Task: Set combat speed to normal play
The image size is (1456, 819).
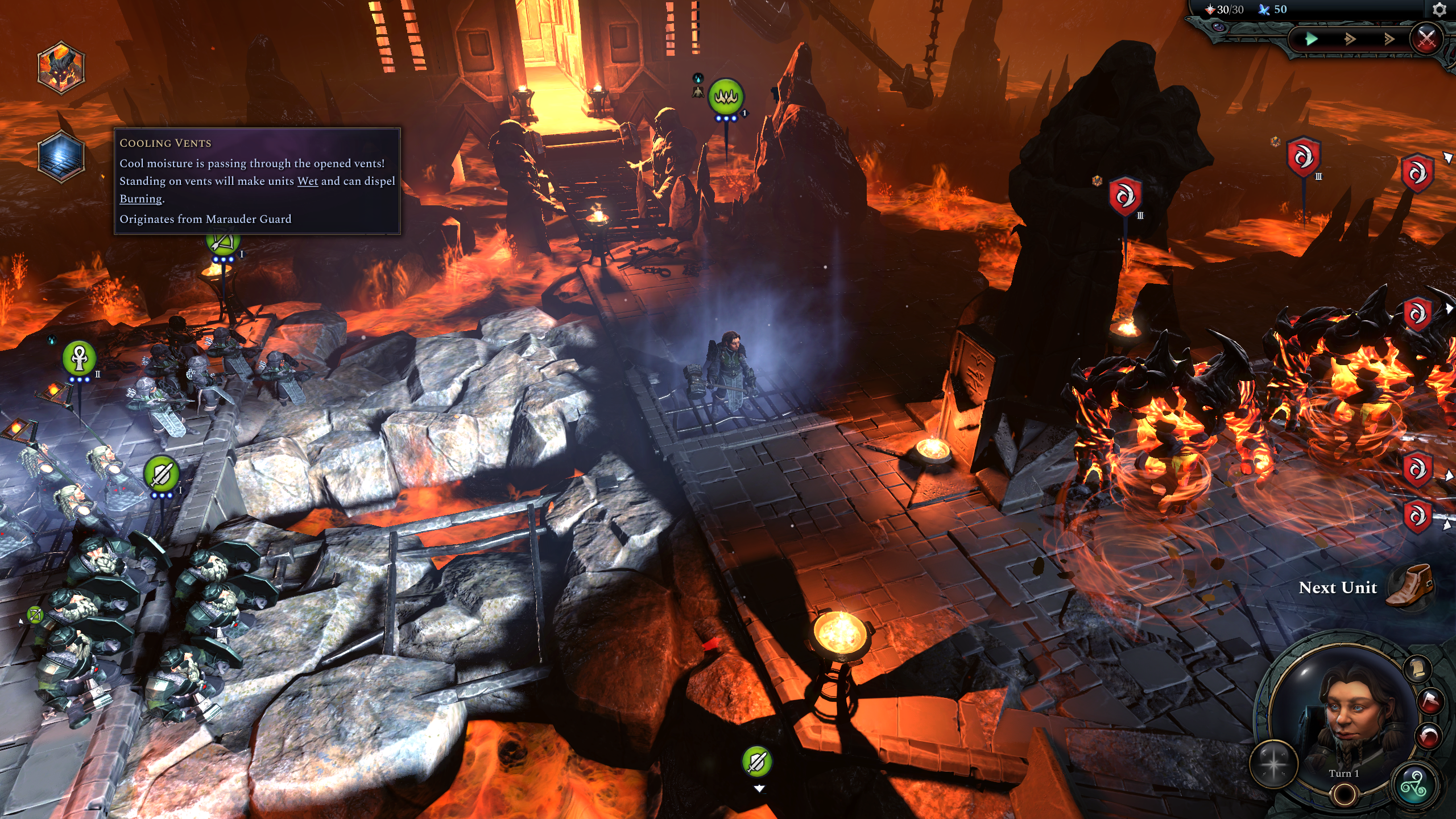Action: coord(1312,39)
